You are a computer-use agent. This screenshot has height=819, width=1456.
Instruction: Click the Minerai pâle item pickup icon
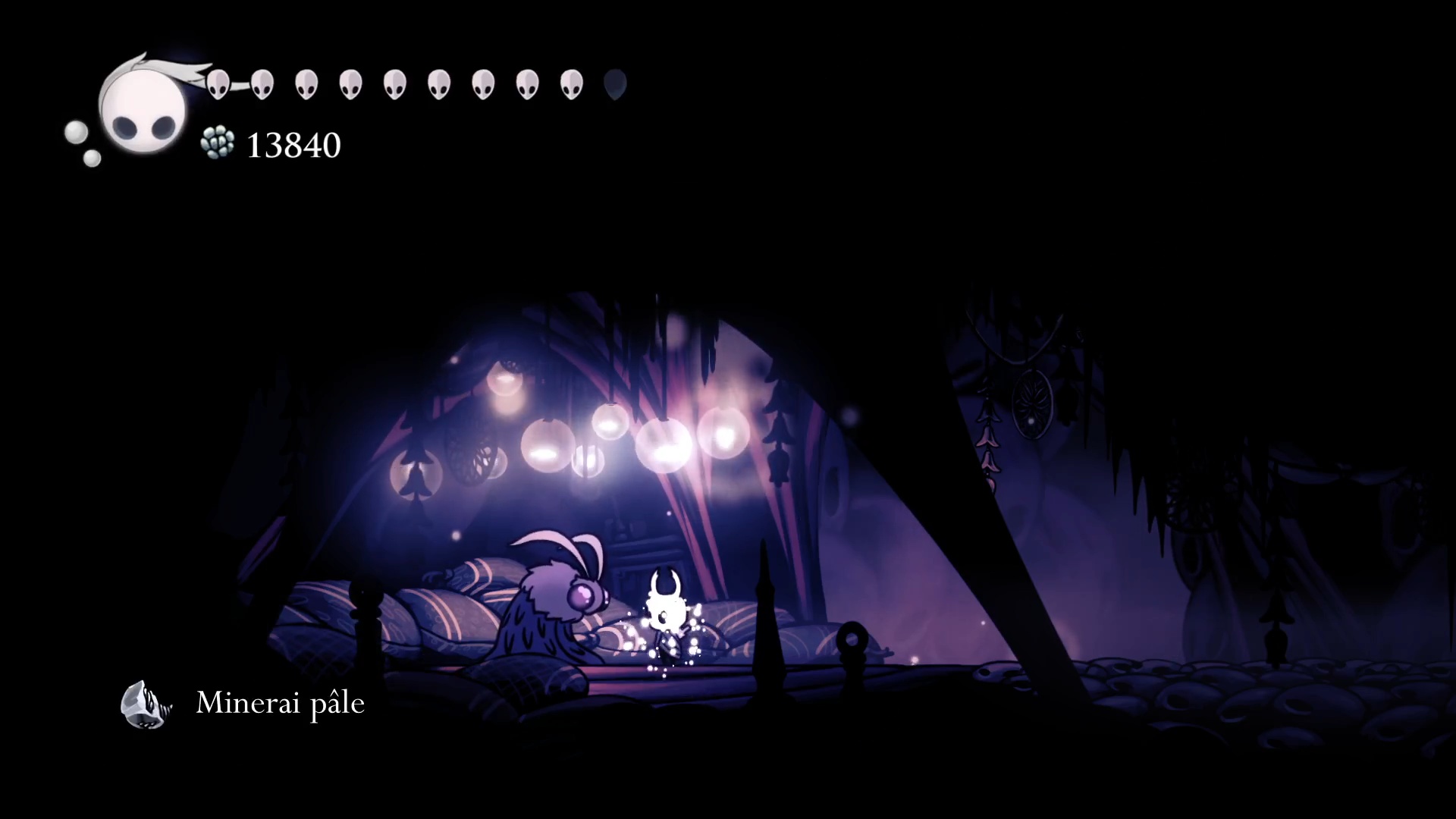click(x=146, y=704)
